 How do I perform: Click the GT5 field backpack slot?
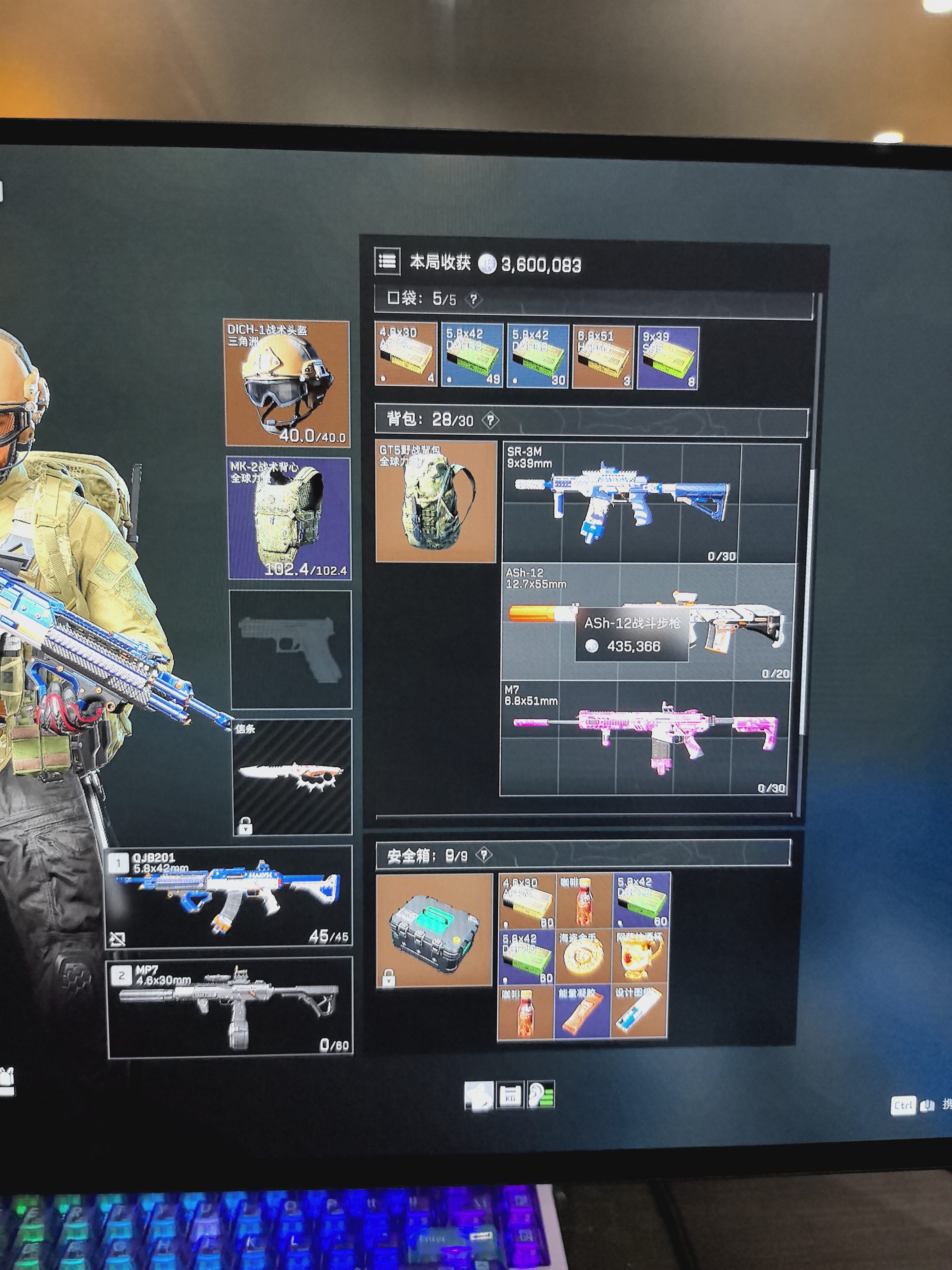[x=435, y=501]
